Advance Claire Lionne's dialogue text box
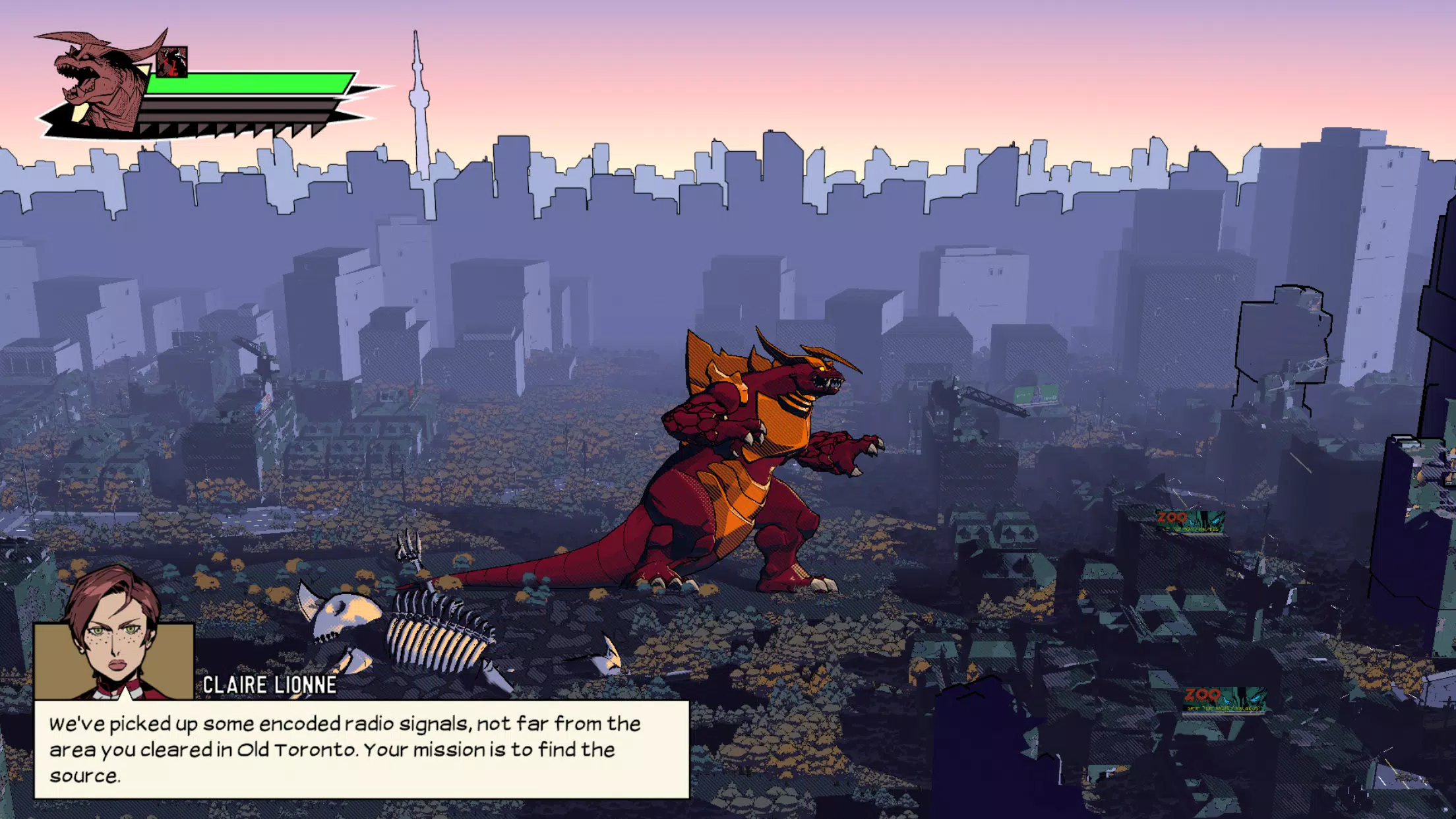1456x819 pixels. pos(361,749)
